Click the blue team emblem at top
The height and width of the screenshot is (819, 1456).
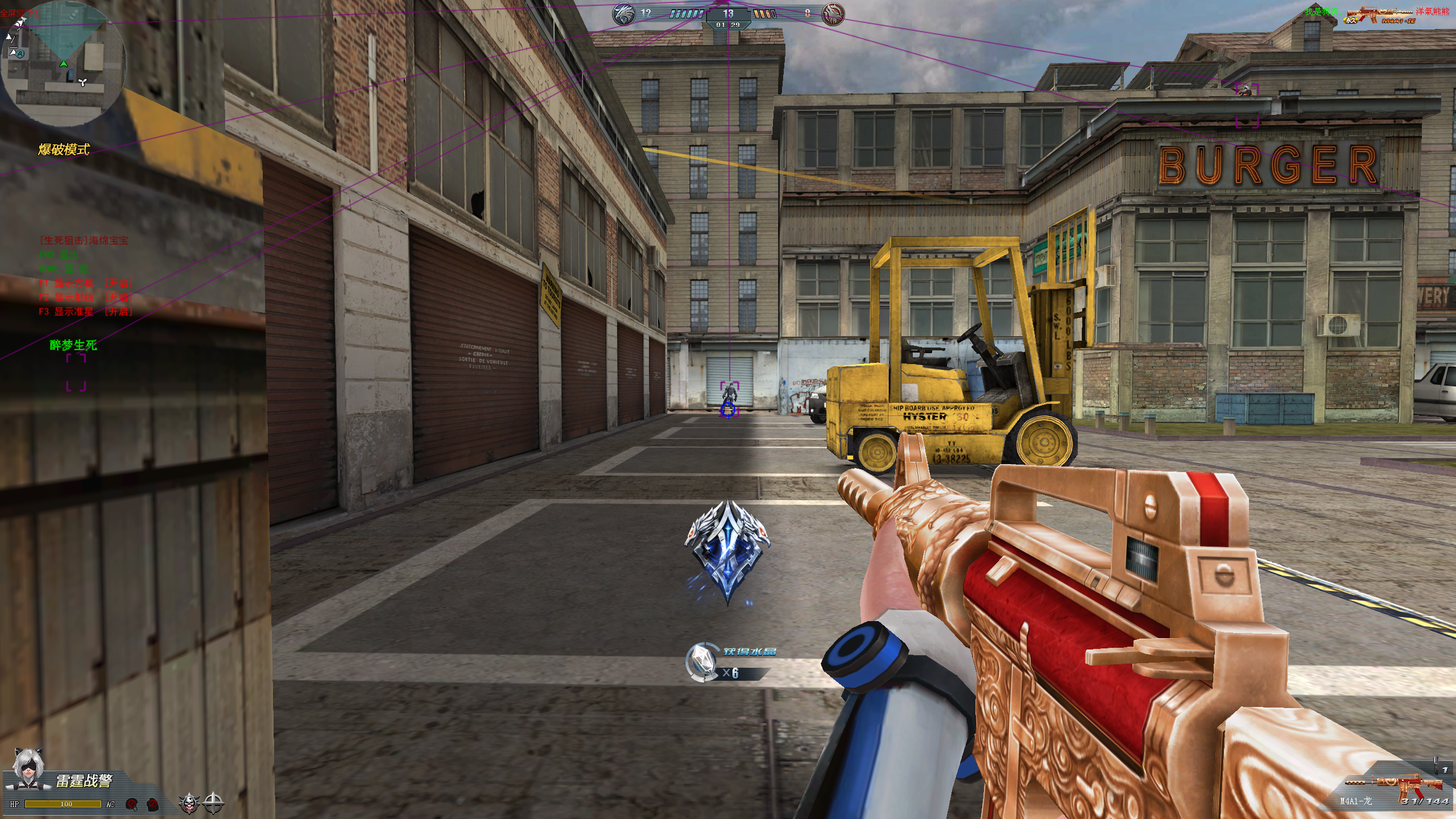[x=624, y=14]
